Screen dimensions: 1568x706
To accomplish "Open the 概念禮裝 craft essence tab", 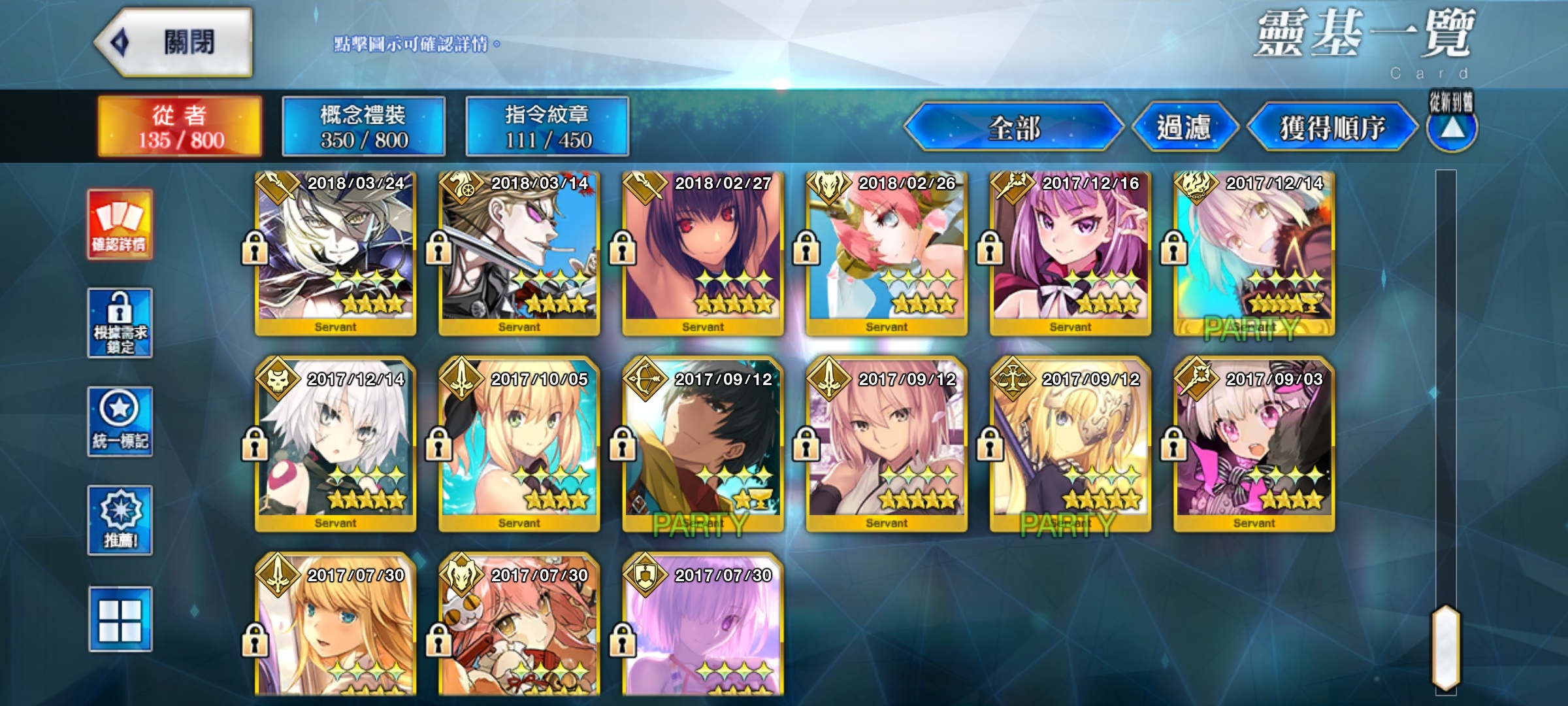I will click(363, 126).
